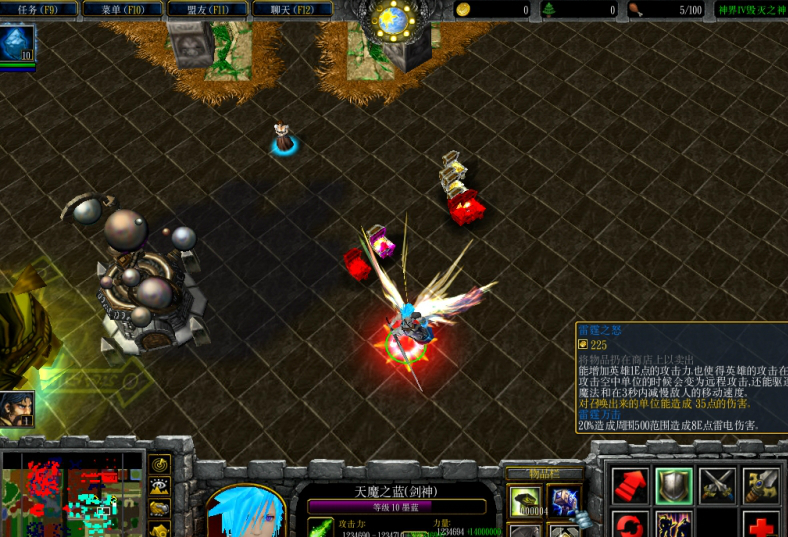
Task: Activate the purple silhouettes ability icon
Action: coord(674,525)
